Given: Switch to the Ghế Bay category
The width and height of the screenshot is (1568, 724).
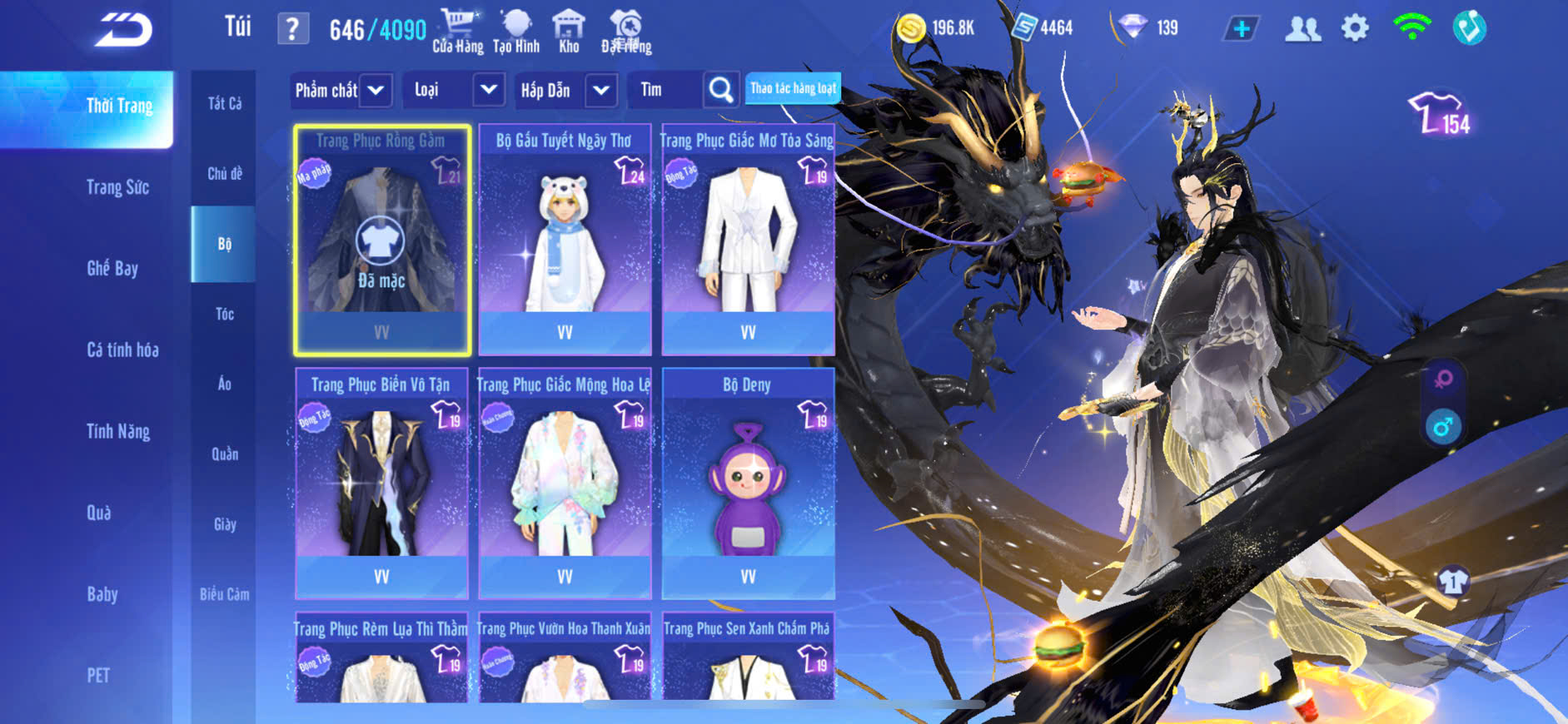Looking at the screenshot, I should (x=112, y=268).
